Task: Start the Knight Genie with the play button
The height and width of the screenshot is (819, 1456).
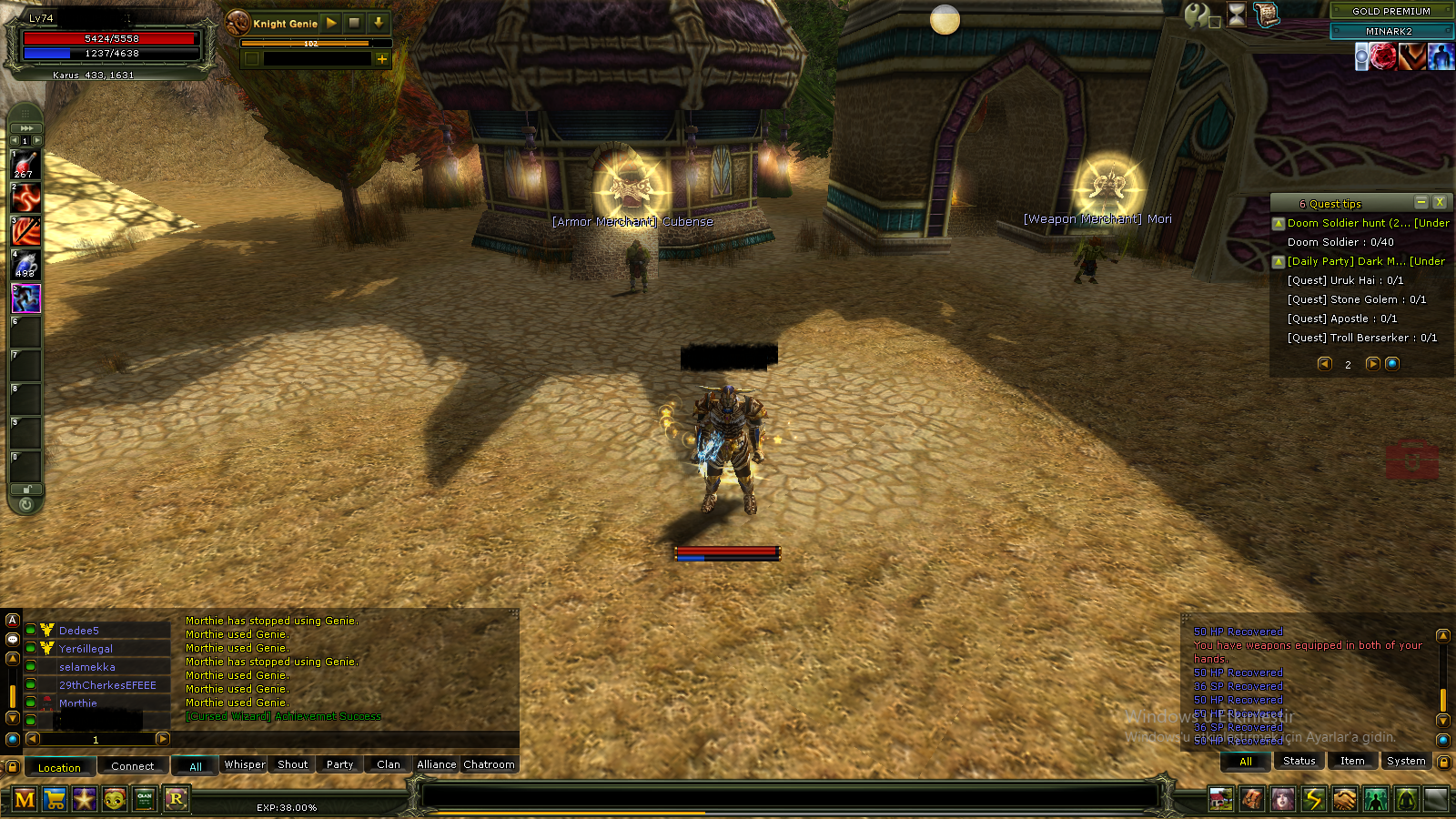Action: pos(331,23)
